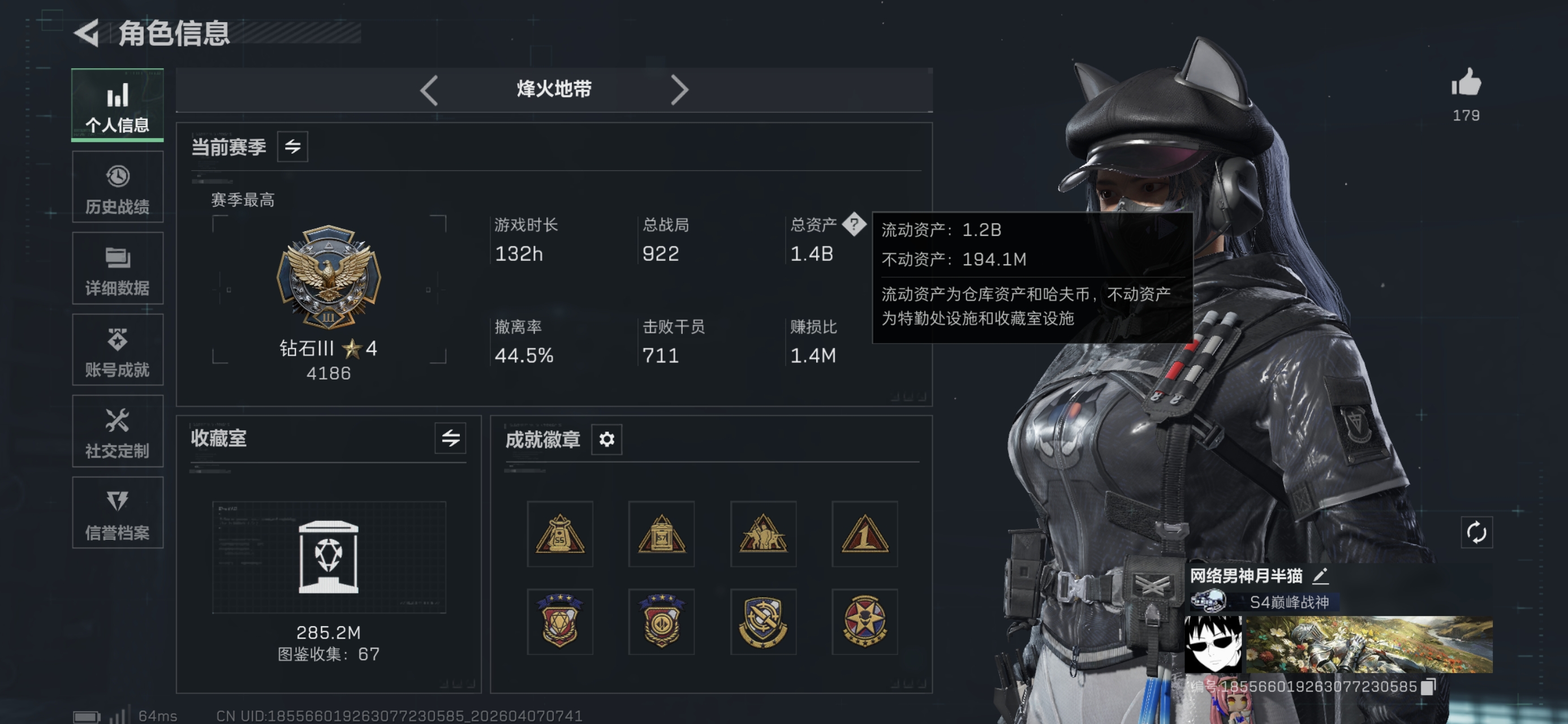1568x724 pixels.
Task: Switch to the next game mode with right arrow
Action: point(680,89)
